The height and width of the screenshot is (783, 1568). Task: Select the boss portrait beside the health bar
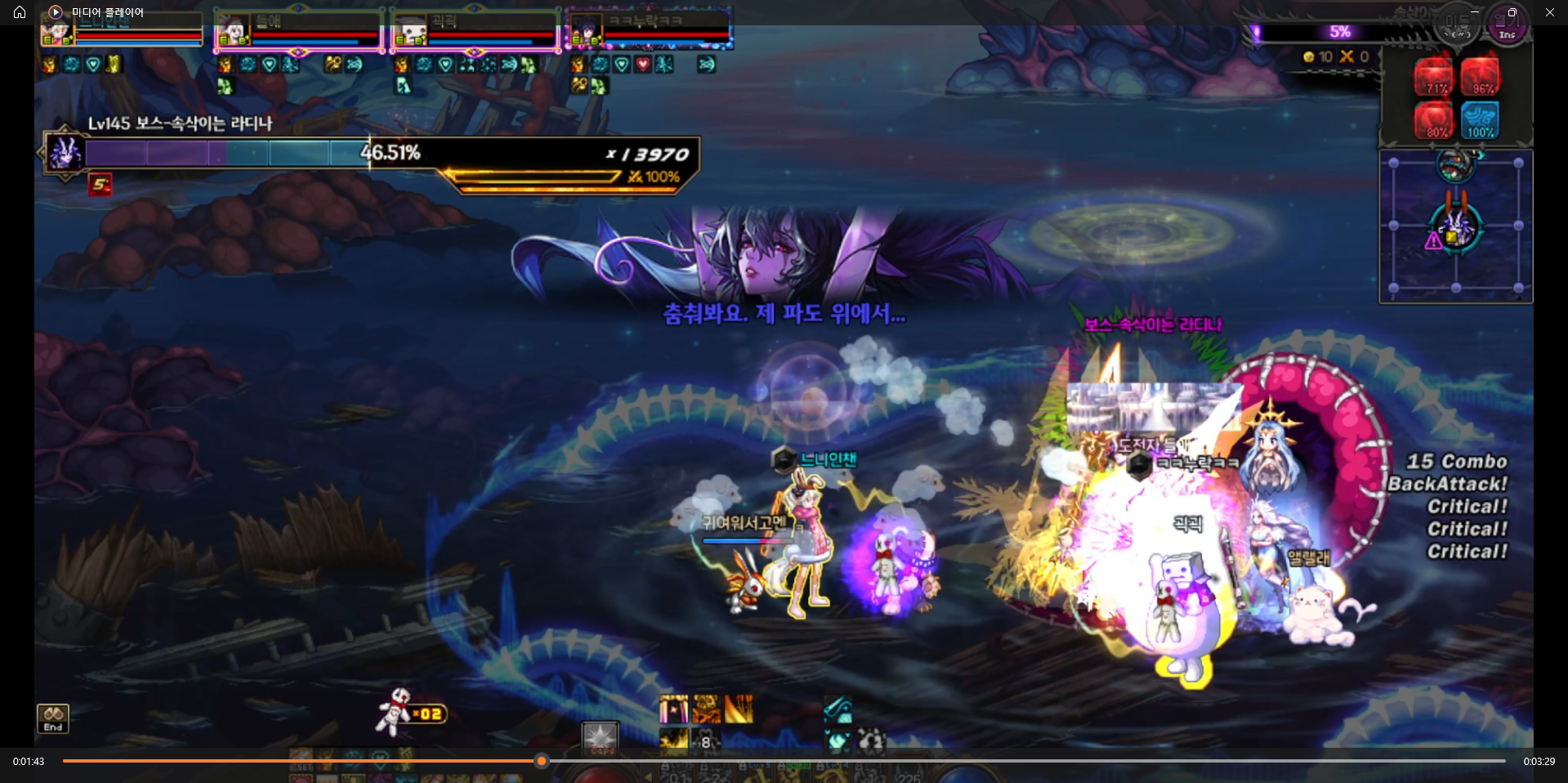click(65, 153)
